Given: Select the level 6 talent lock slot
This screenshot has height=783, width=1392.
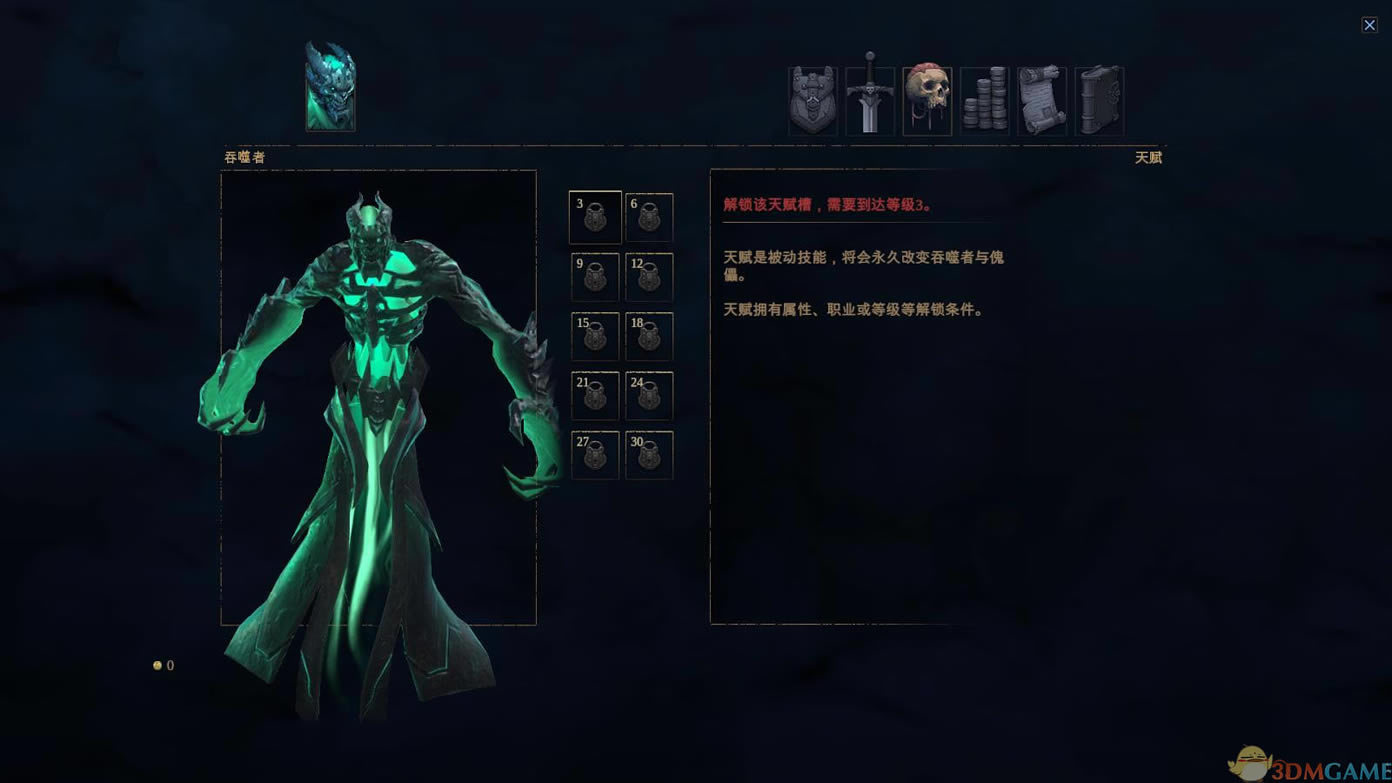Looking at the screenshot, I should (649, 217).
